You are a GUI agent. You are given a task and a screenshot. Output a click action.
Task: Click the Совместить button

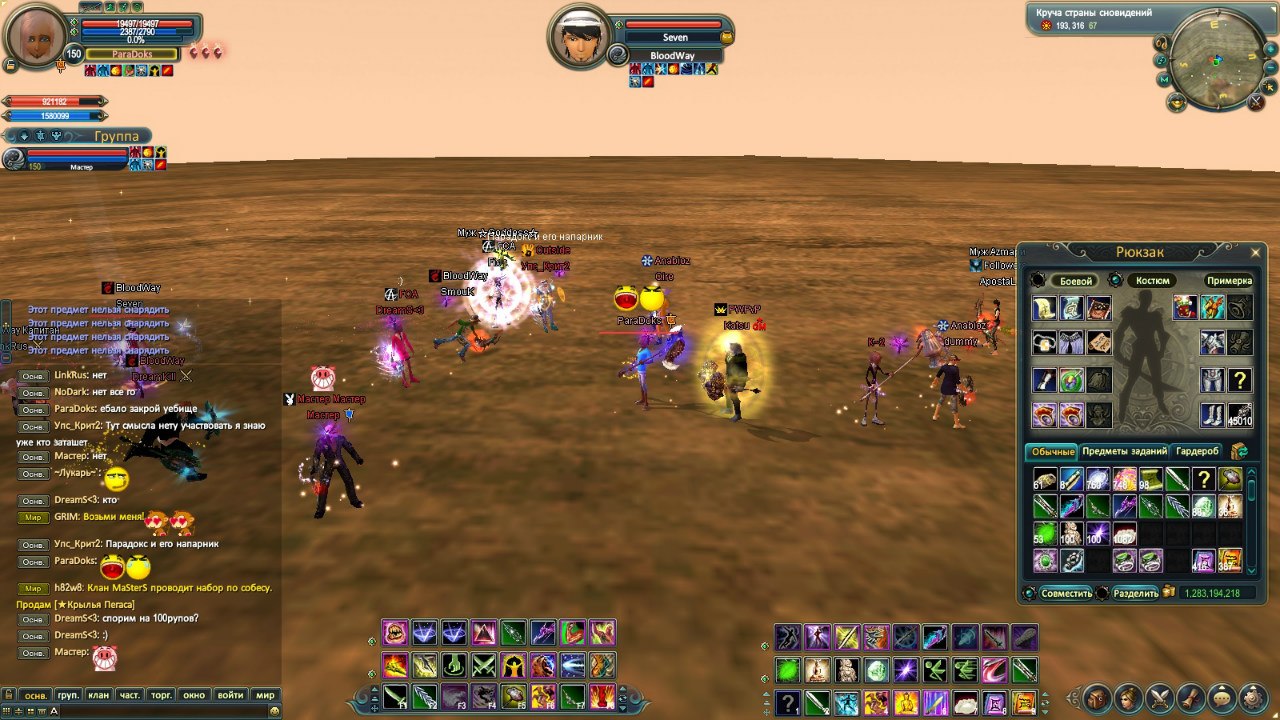1066,593
